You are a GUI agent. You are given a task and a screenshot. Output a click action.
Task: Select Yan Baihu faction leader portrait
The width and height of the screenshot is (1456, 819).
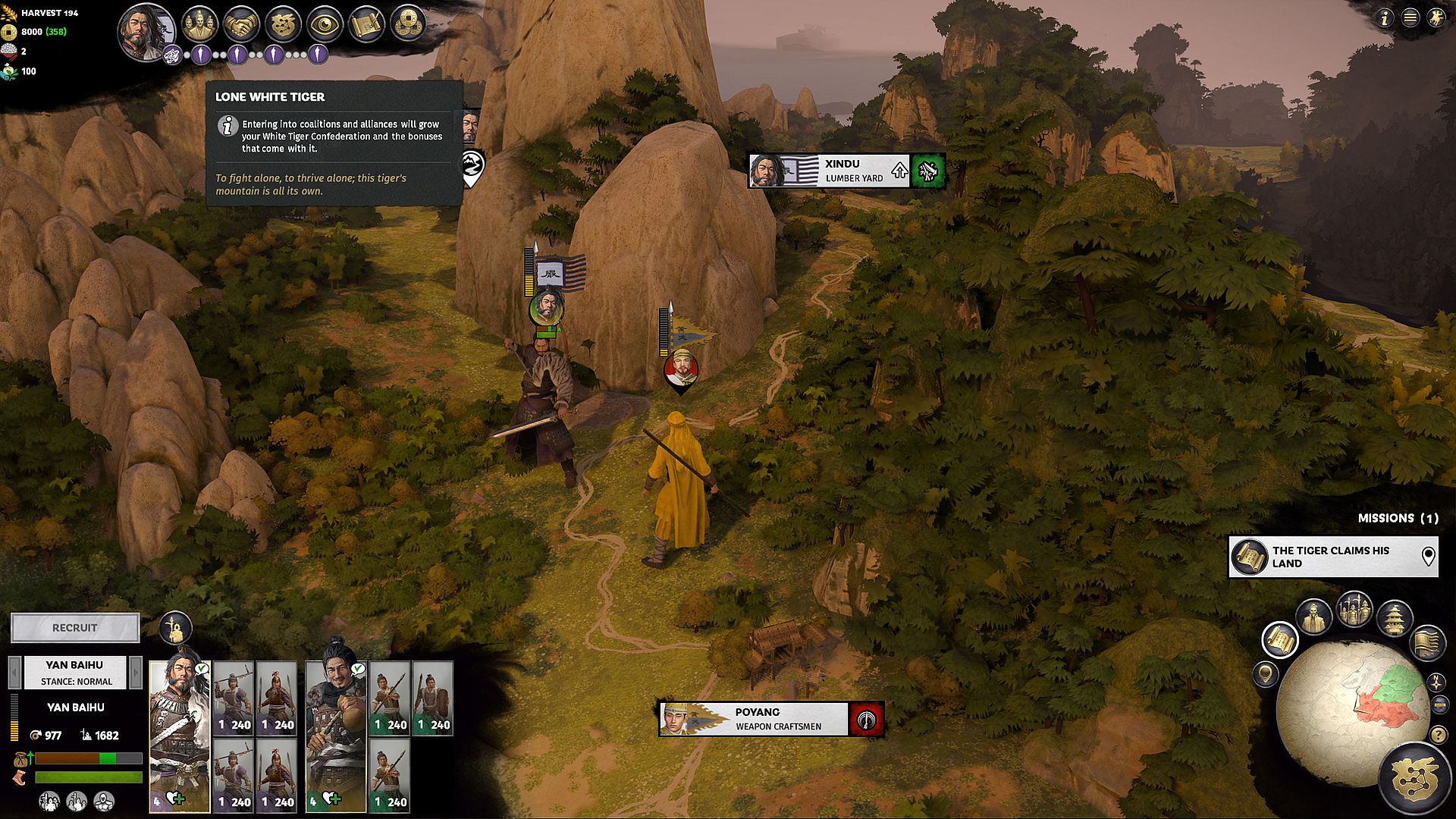(x=146, y=32)
